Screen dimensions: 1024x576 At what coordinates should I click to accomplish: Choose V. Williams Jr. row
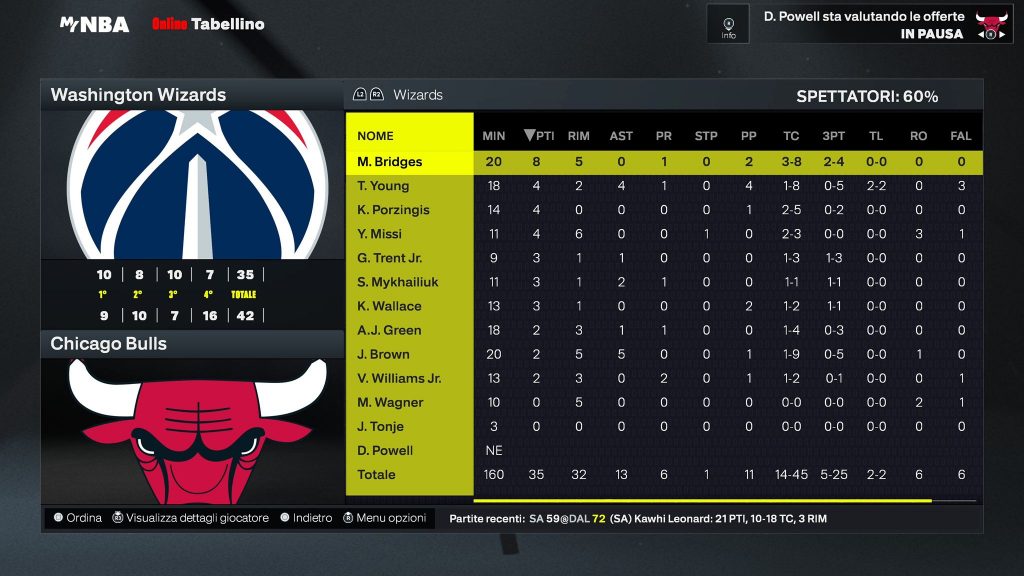(400, 378)
